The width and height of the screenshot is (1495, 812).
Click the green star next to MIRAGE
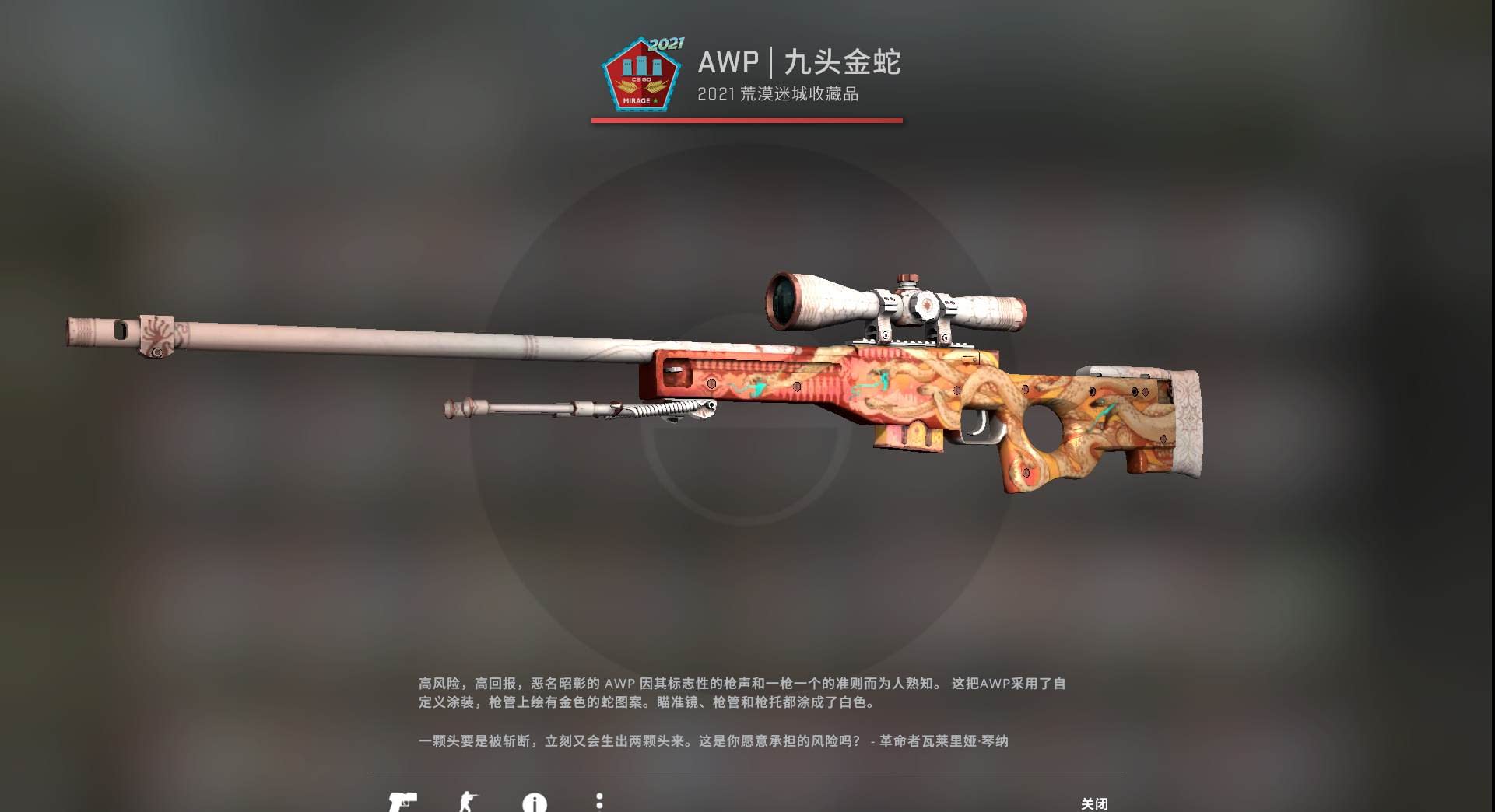655,100
